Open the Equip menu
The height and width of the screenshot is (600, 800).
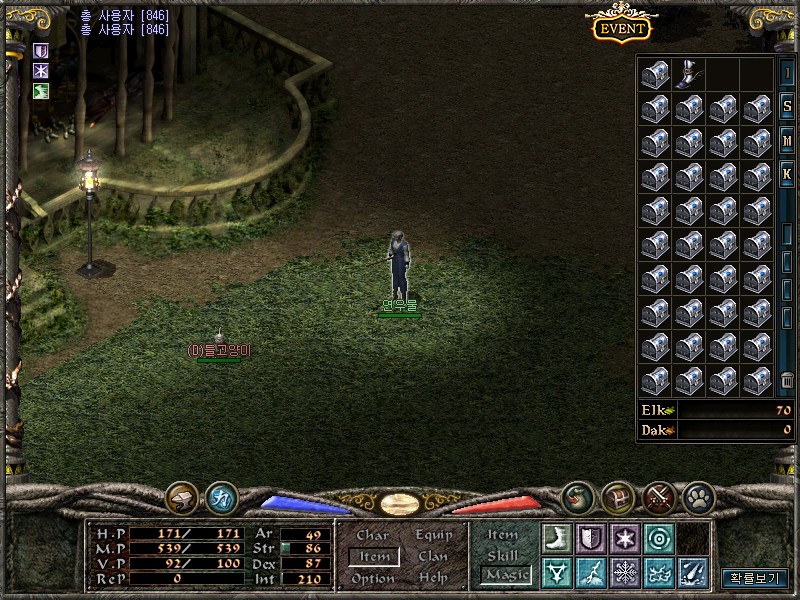tap(434, 536)
